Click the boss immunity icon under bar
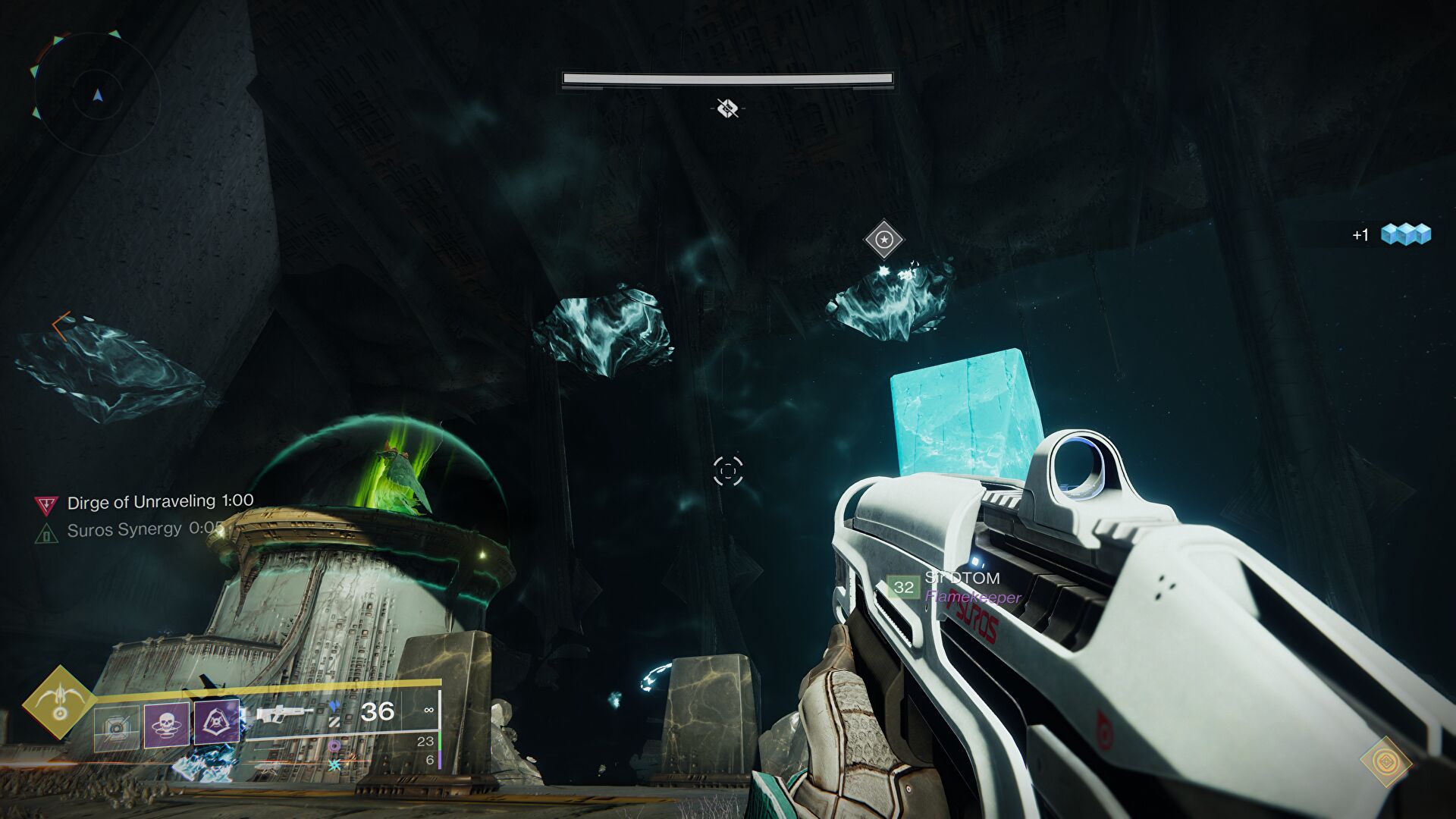This screenshot has height=819, width=1456. click(727, 108)
